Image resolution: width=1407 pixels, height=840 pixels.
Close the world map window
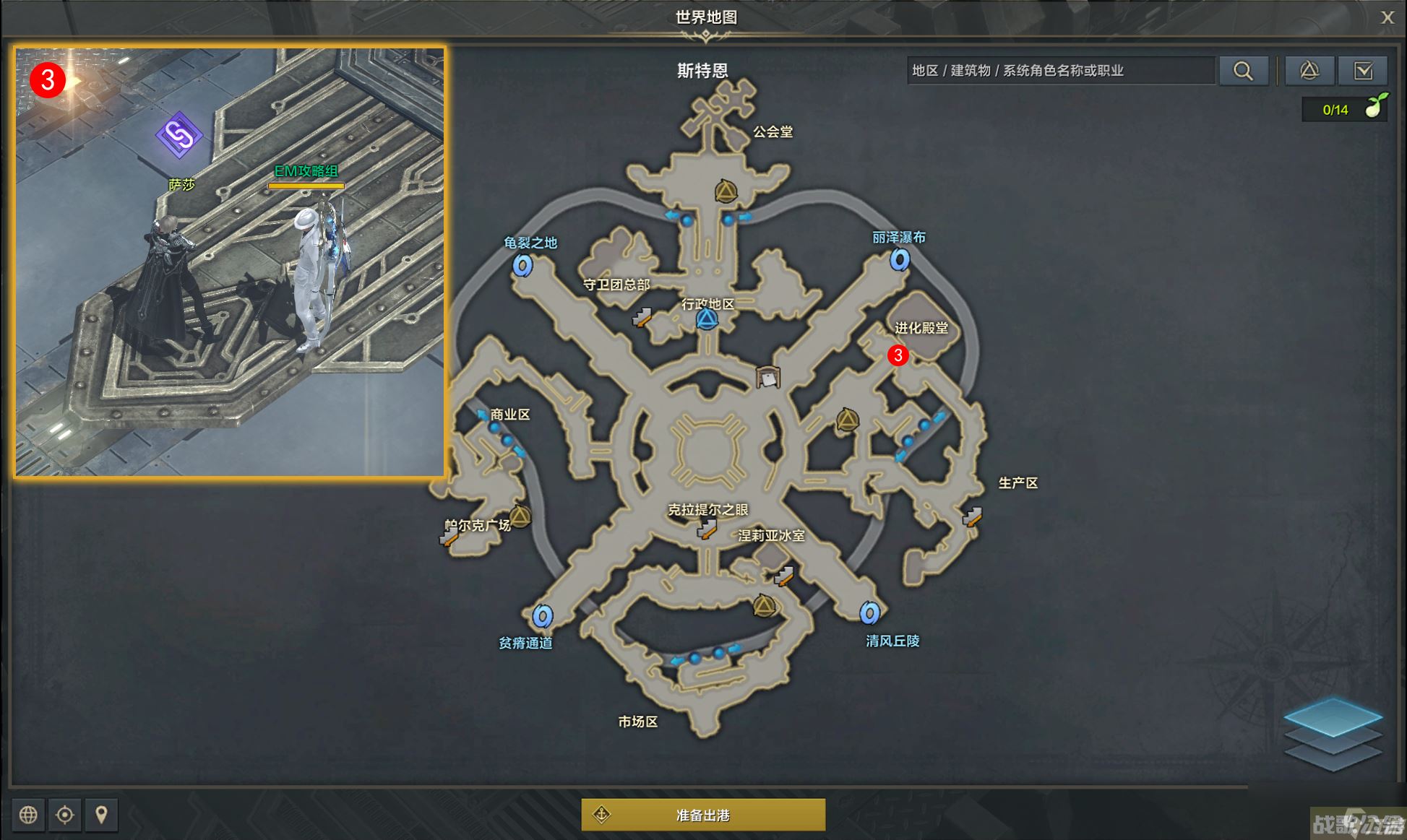tap(1387, 17)
